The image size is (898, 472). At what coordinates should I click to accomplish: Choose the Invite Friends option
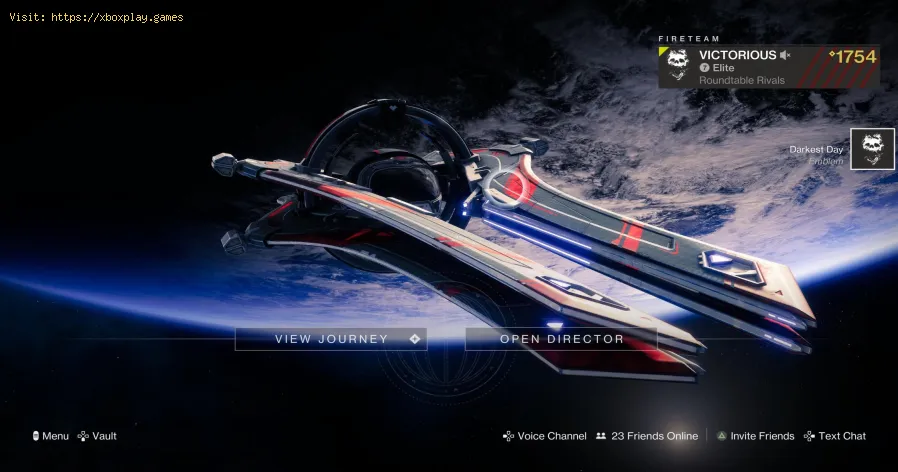click(755, 436)
